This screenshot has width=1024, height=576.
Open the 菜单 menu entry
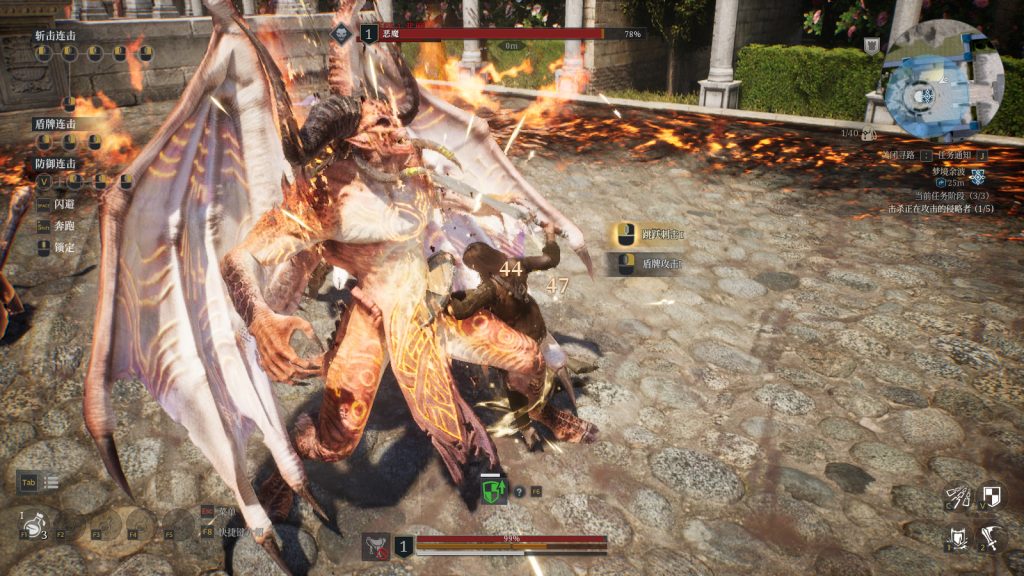click(x=226, y=509)
